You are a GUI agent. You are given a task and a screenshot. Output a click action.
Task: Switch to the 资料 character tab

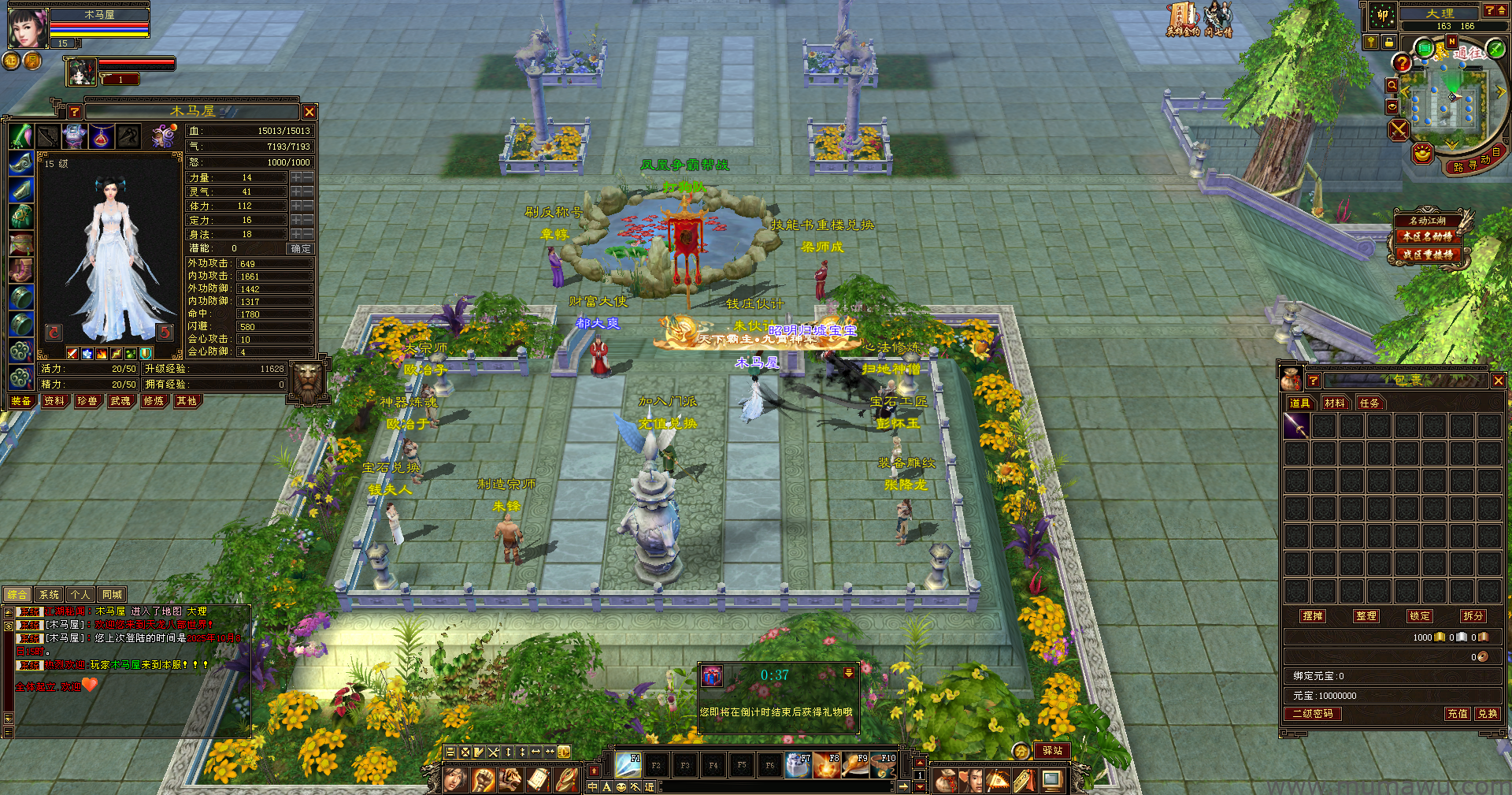tap(54, 401)
